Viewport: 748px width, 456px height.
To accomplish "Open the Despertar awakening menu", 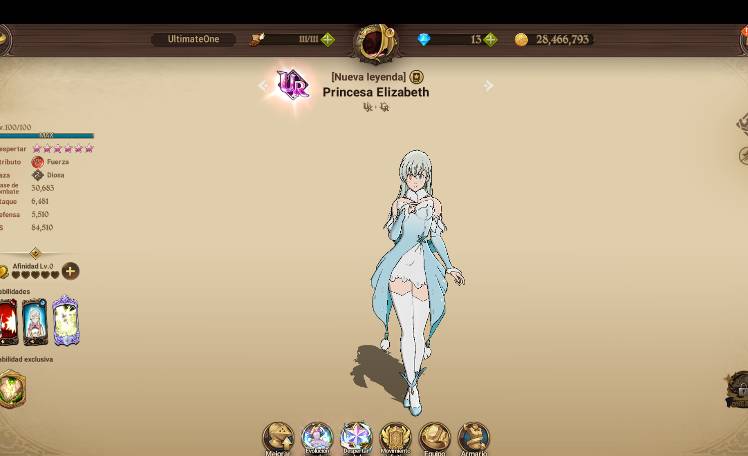I will coord(356,437).
